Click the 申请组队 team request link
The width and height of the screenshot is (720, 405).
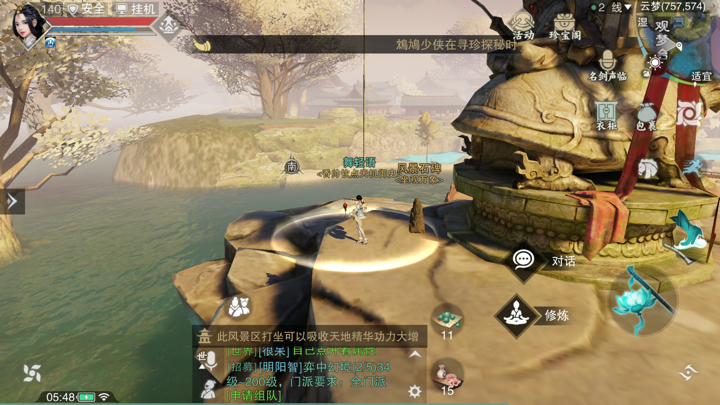point(254,396)
